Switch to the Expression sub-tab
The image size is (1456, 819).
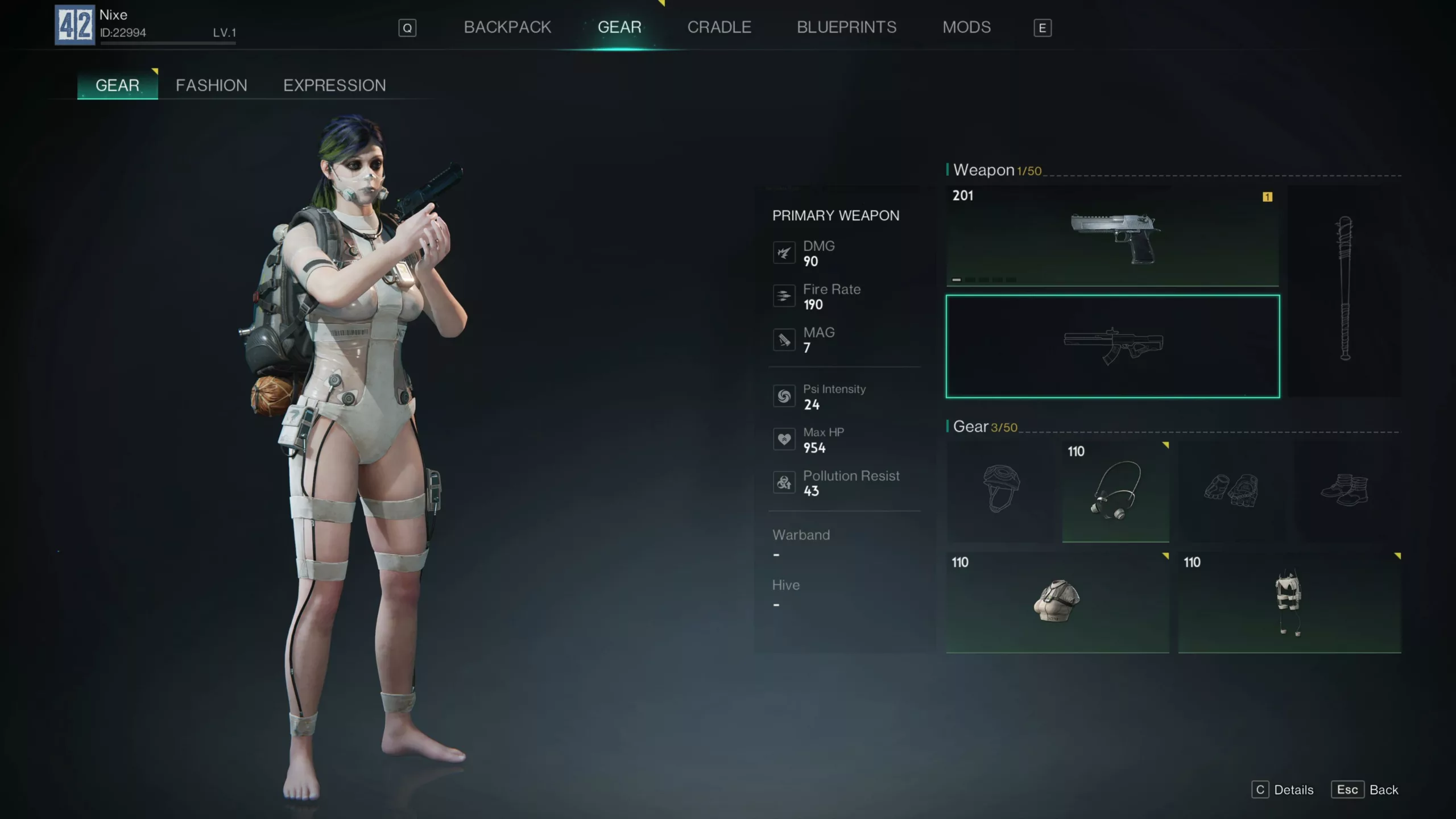334,85
